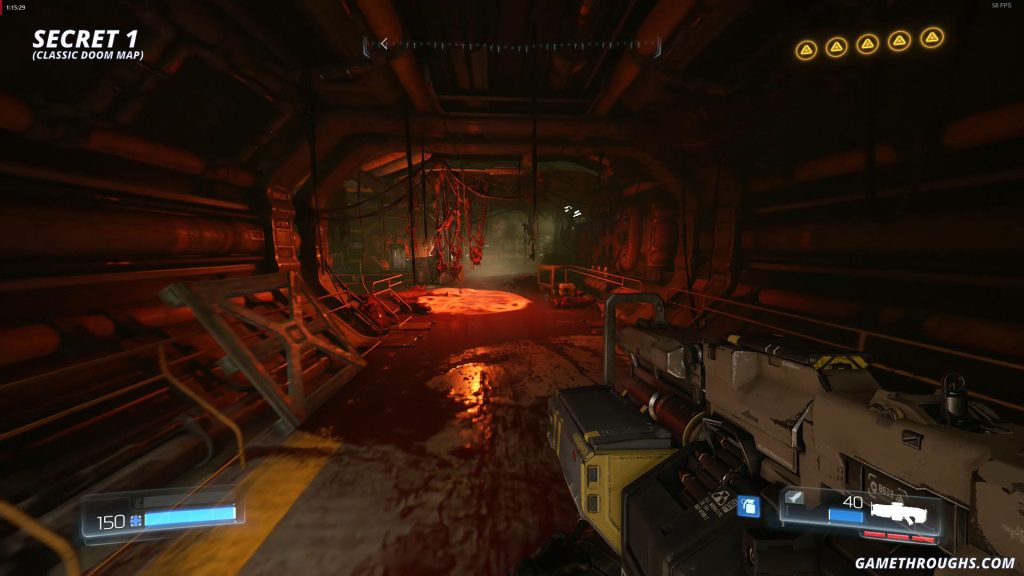Select the blue grenade equipment icon
Image resolution: width=1024 pixels, height=576 pixels.
click(748, 507)
